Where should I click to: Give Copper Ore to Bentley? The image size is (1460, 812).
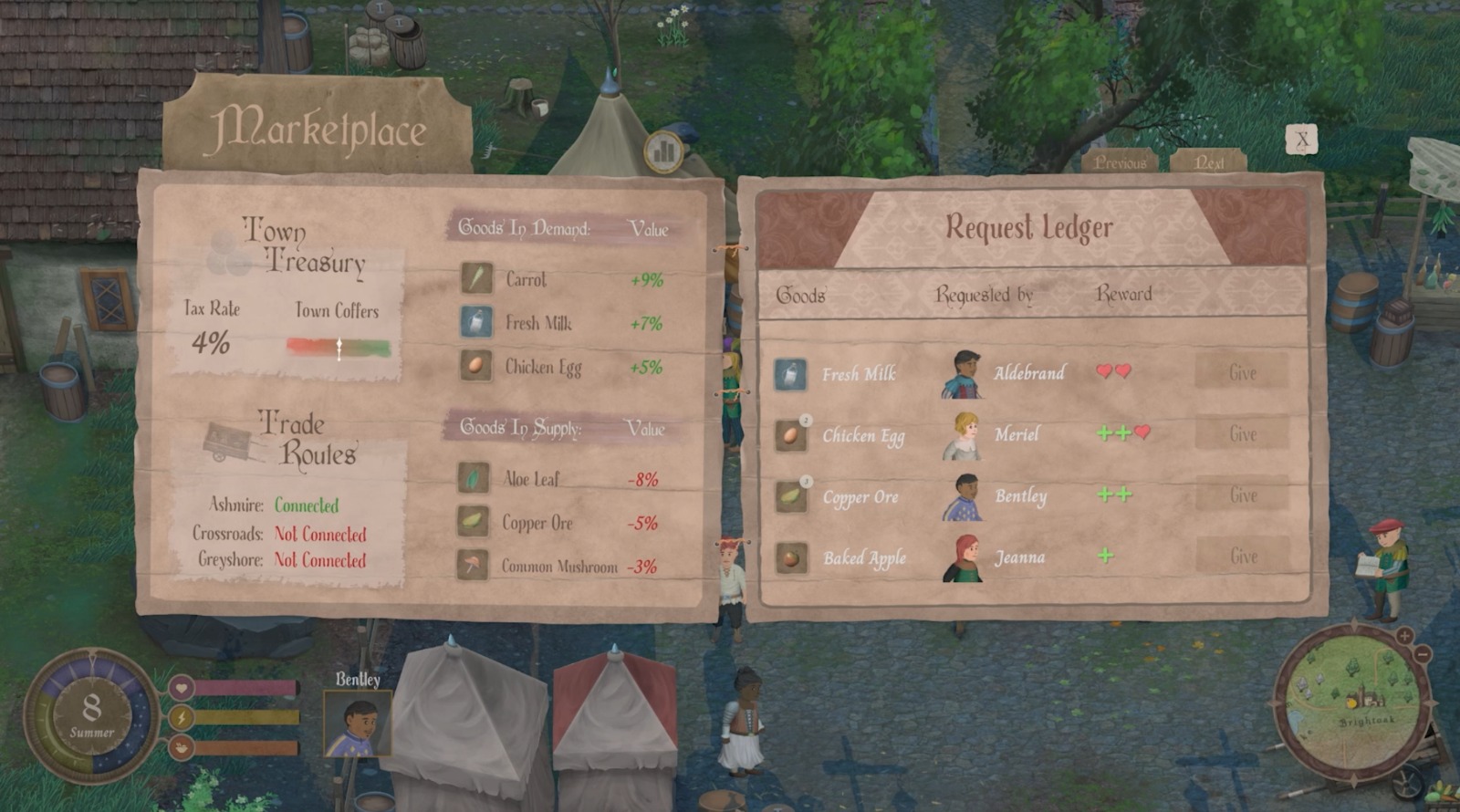click(x=1242, y=495)
